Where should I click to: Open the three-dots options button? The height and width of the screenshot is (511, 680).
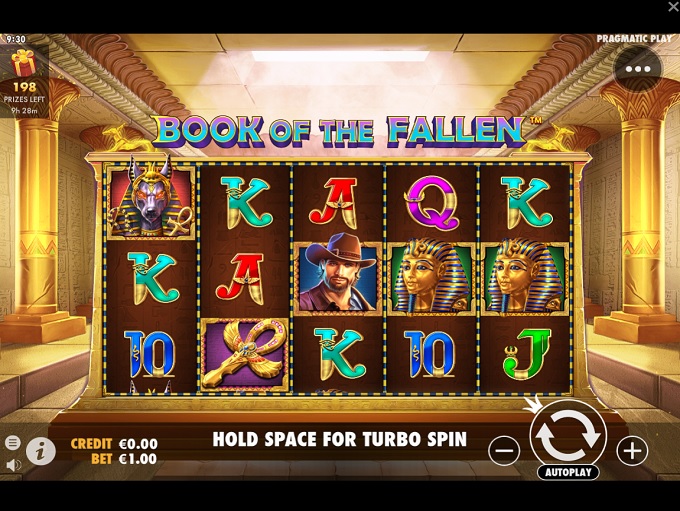pyautogui.click(x=637, y=69)
